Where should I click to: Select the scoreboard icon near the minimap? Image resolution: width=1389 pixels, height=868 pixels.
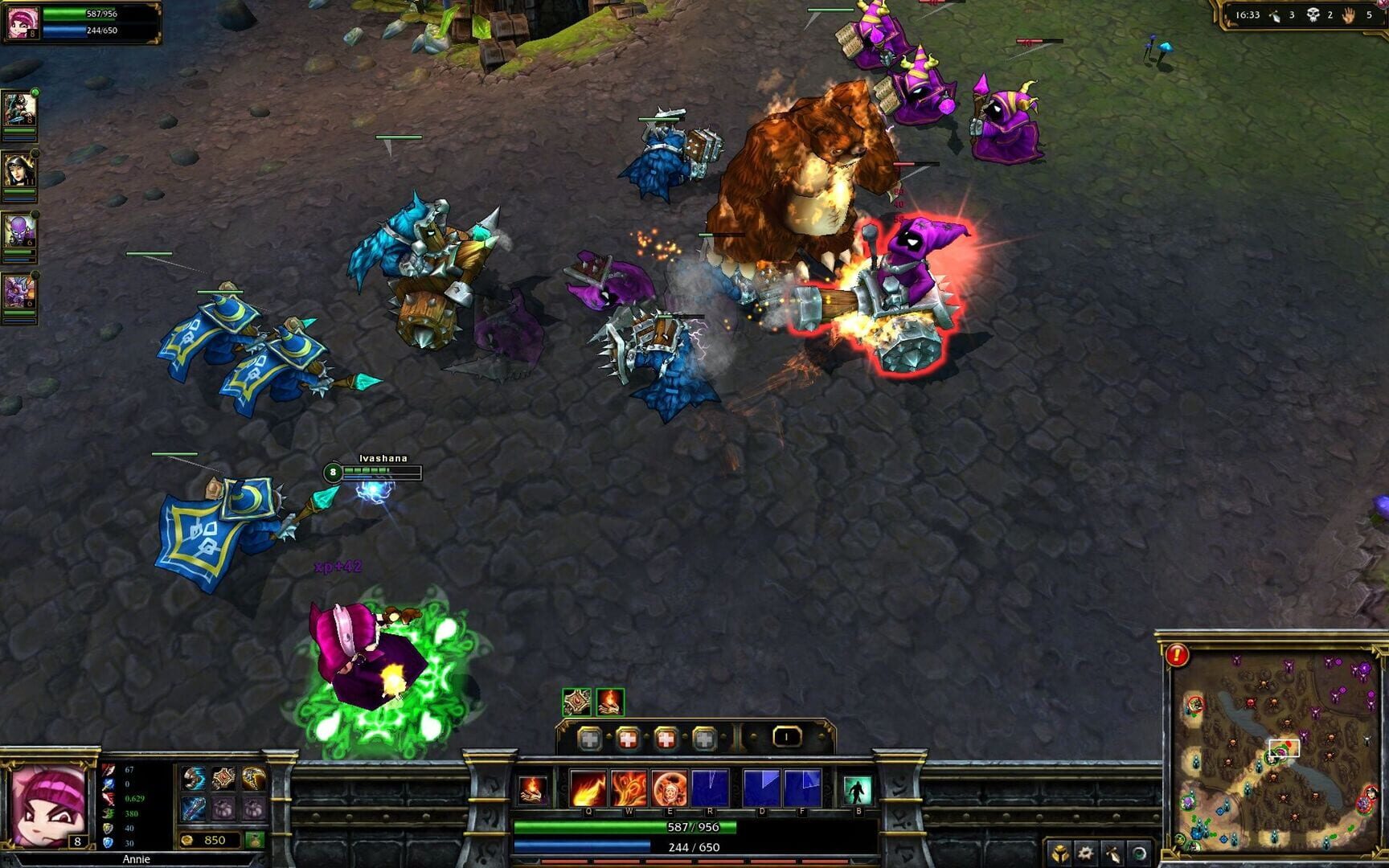(x=1112, y=854)
